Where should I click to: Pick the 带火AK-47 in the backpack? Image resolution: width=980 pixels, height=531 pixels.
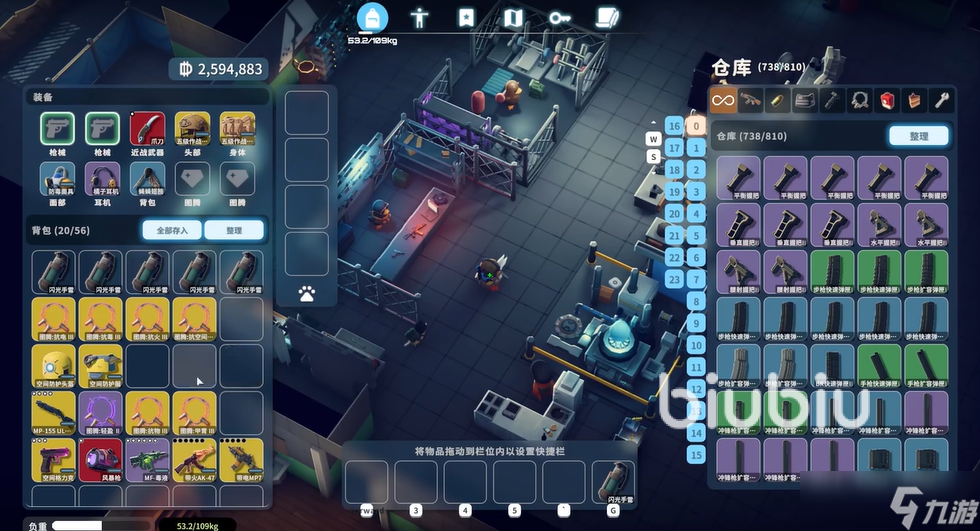(x=193, y=460)
